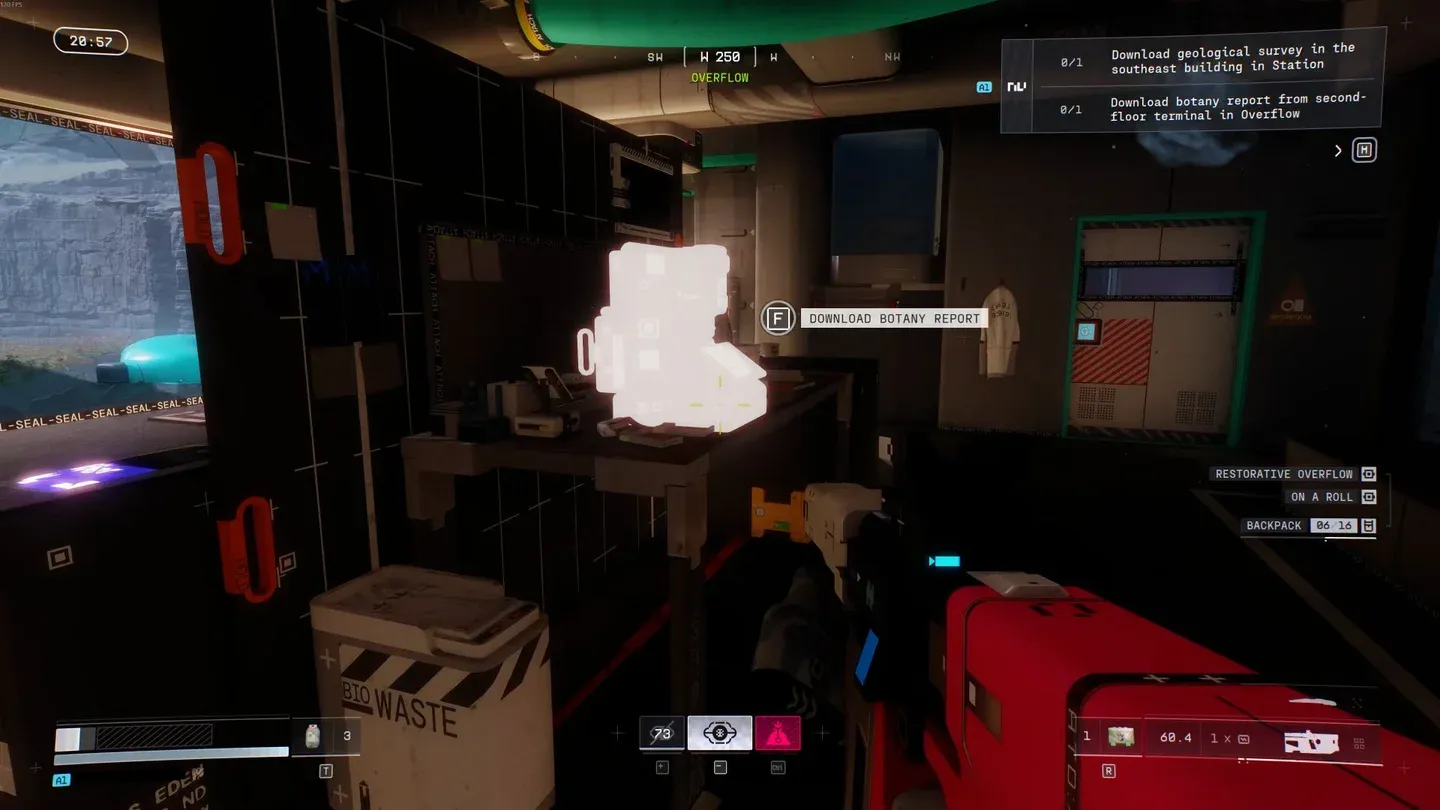
Task: Open the weapon grid icon beside rifle
Action: pos(1359,743)
